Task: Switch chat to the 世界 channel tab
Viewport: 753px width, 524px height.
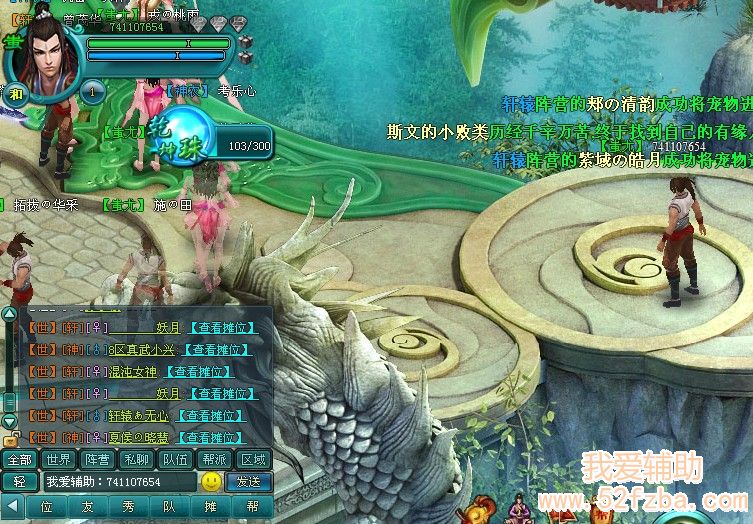Action: tap(58, 460)
